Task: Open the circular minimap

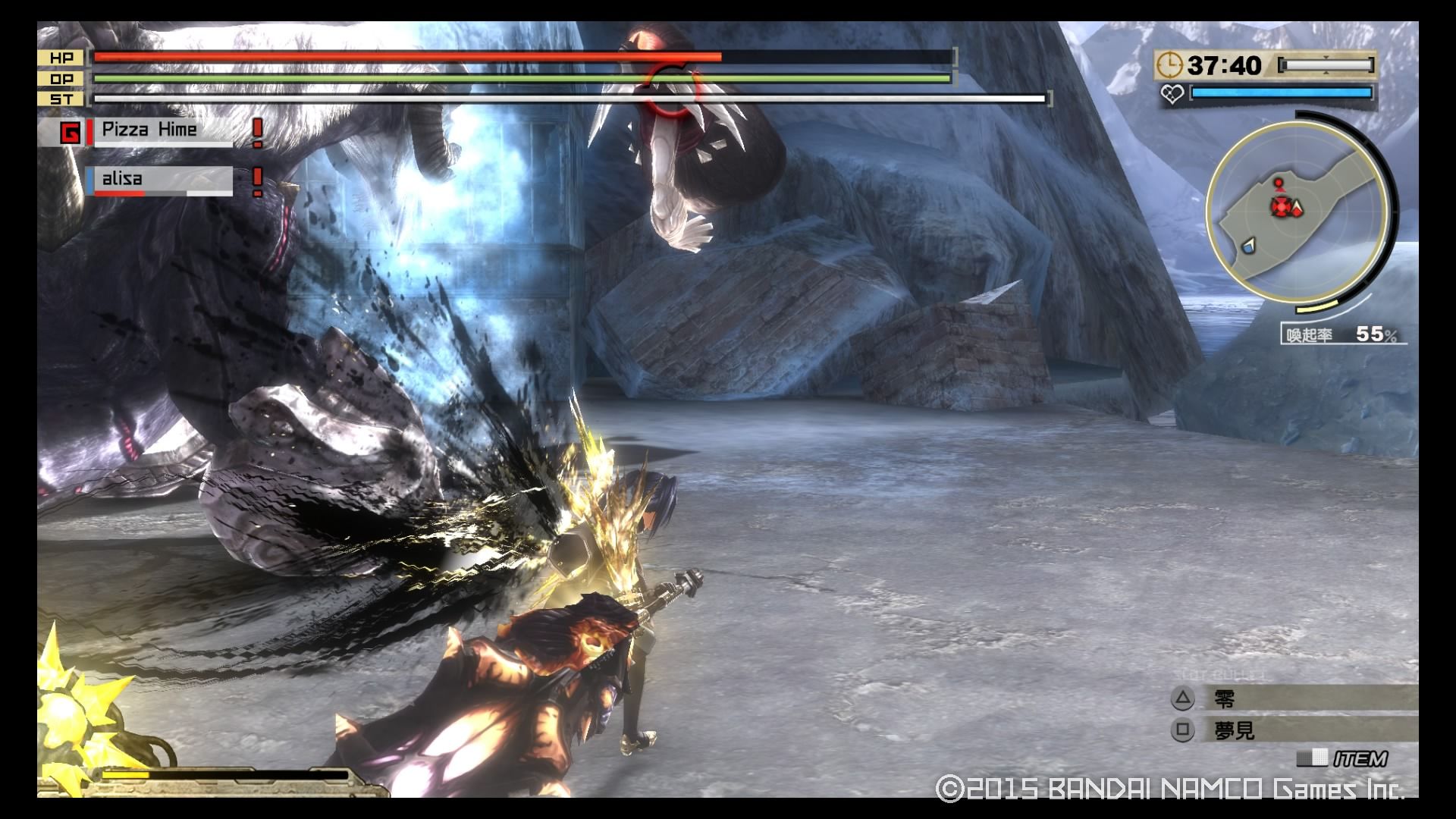Action: point(1297,211)
